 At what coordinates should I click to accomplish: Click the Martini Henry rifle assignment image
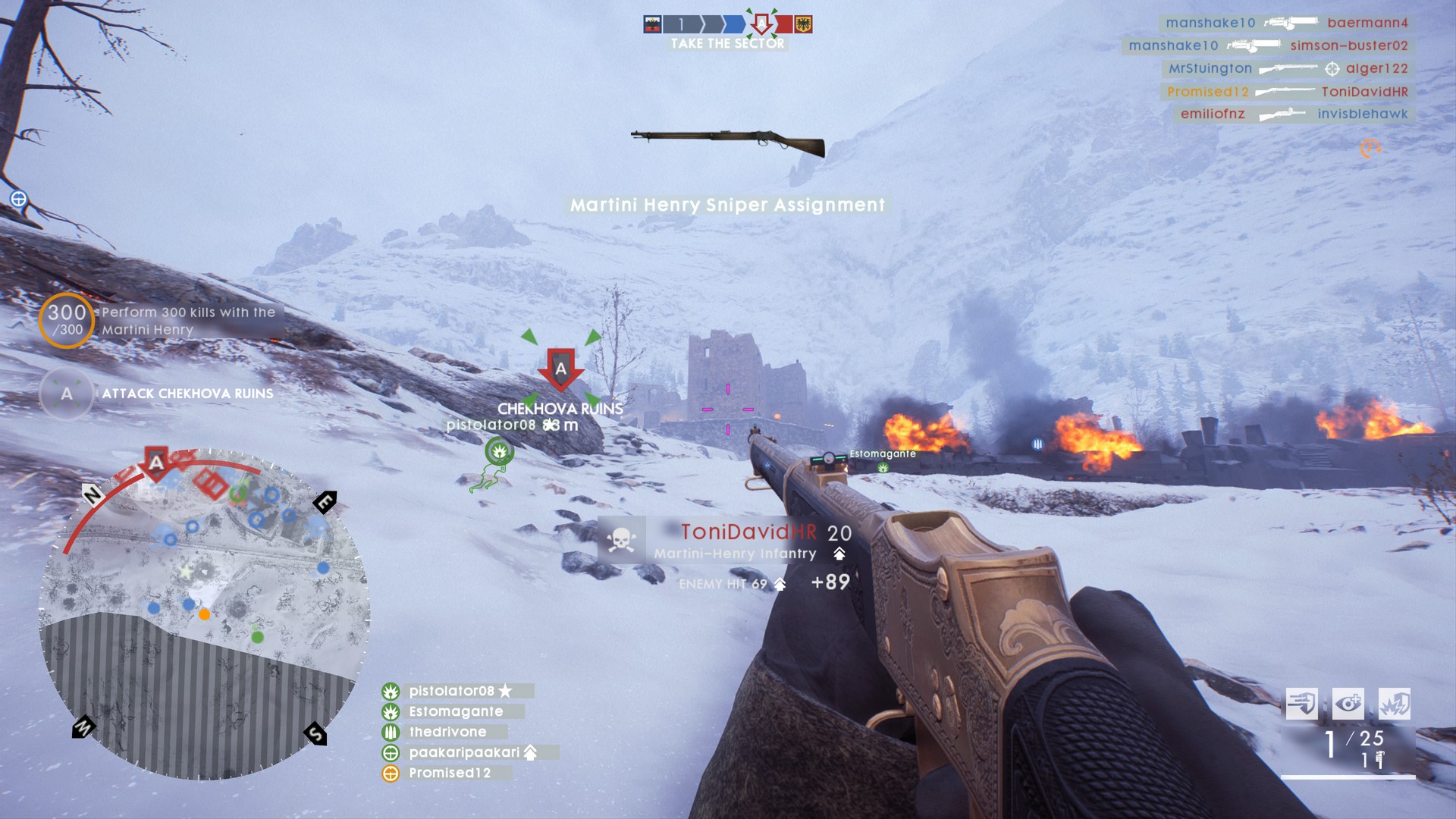[728, 141]
